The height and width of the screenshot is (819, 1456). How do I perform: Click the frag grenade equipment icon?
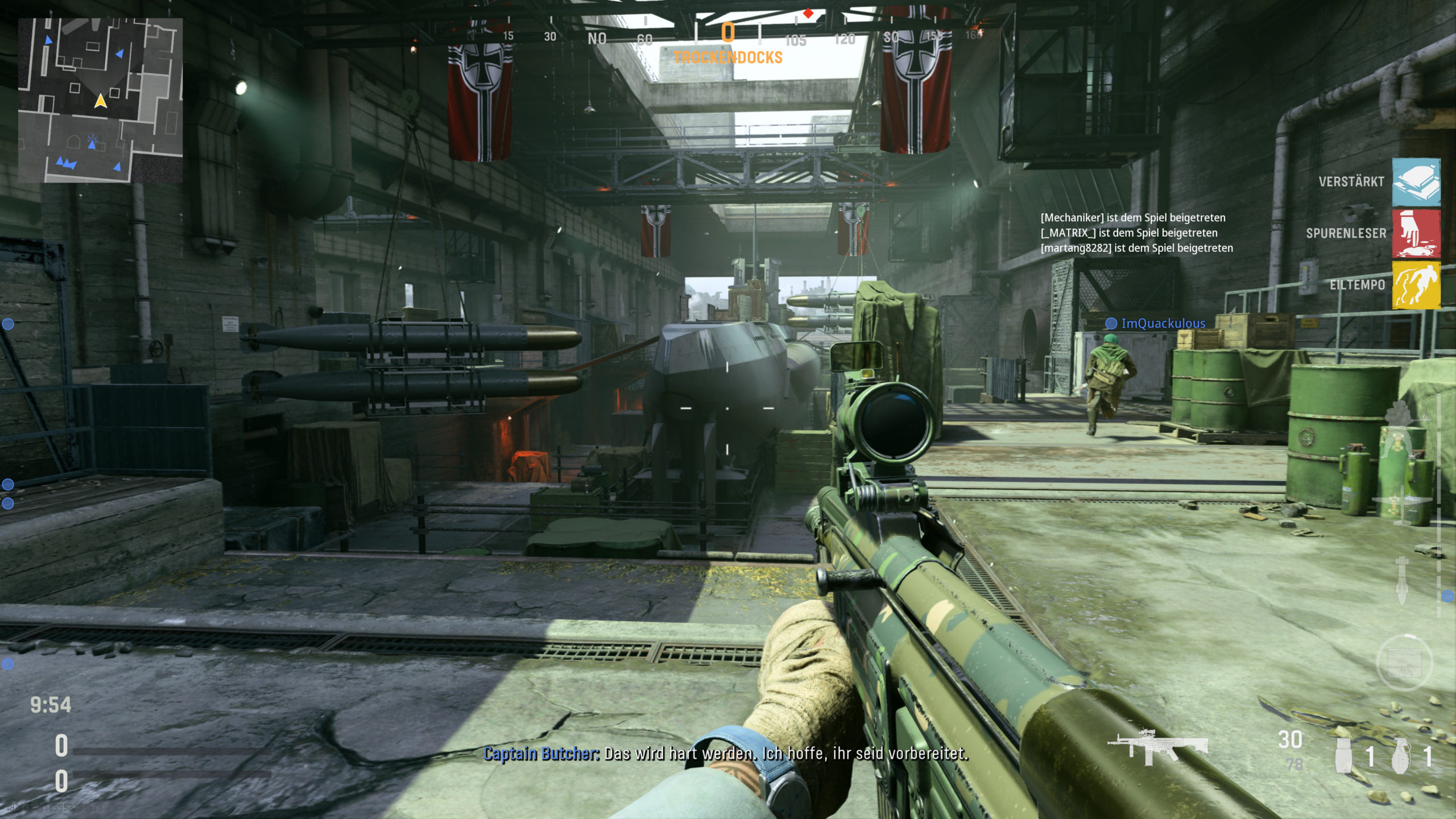coord(1401,756)
